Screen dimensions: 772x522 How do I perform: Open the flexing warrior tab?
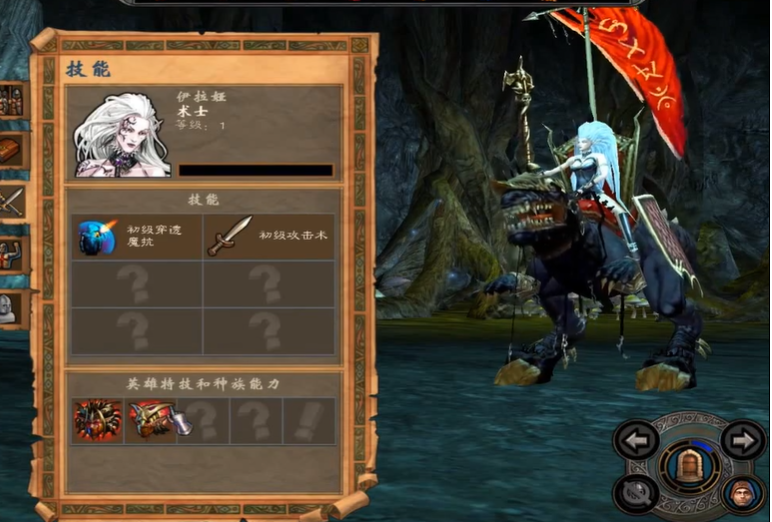[x=13, y=253]
